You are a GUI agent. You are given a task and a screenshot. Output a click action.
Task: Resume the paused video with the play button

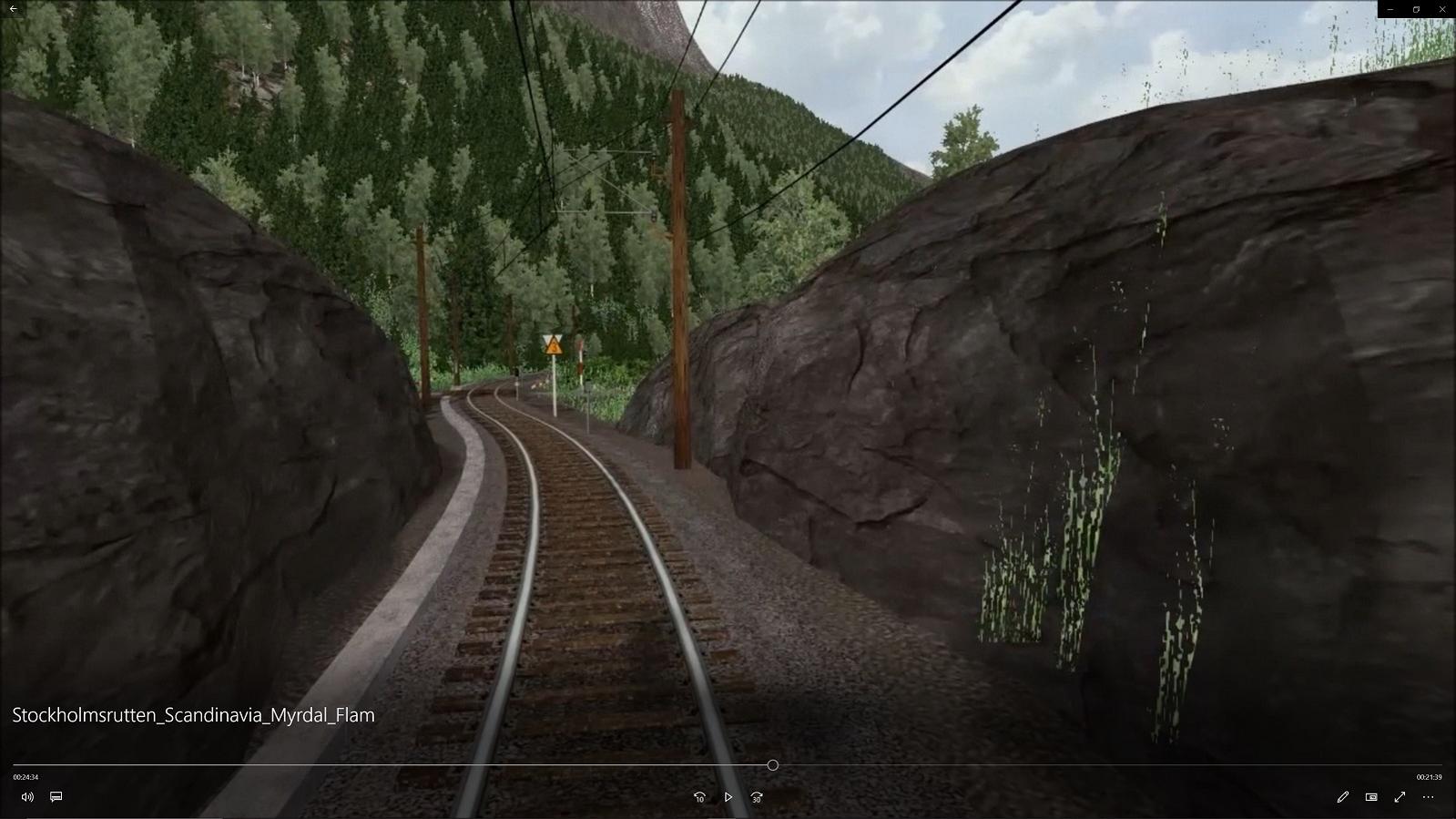click(728, 797)
